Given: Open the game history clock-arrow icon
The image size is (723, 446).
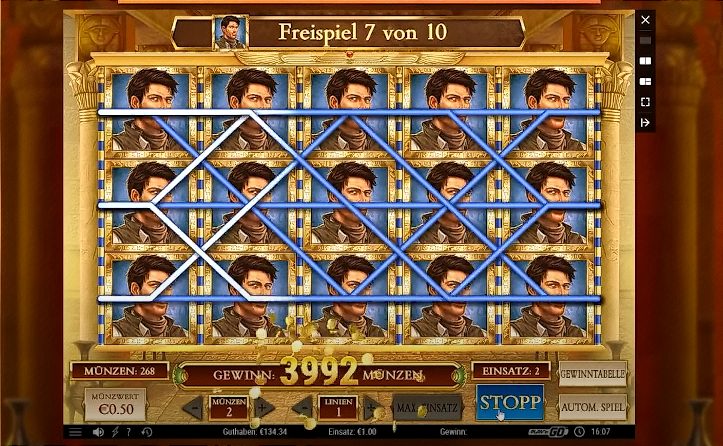Looking at the screenshot, I should pyautogui.click(x=146, y=433).
